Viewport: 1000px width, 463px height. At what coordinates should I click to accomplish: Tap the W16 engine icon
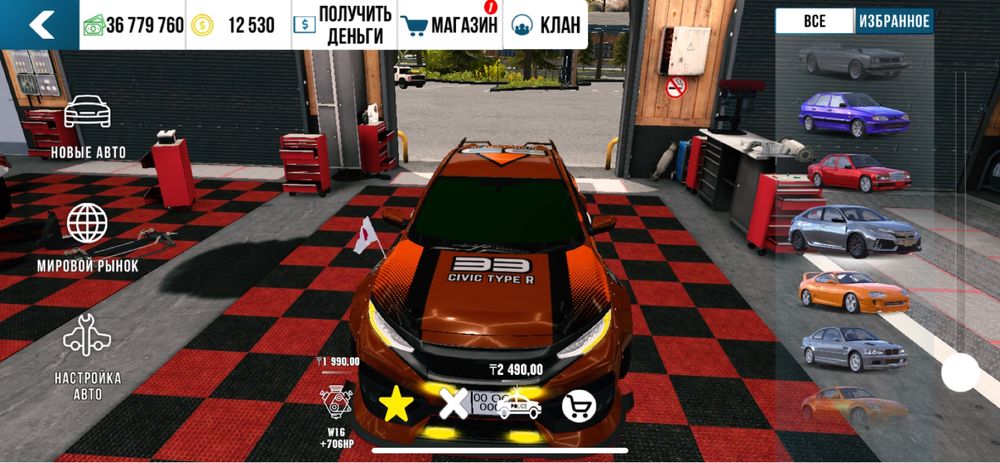click(335, 404)
